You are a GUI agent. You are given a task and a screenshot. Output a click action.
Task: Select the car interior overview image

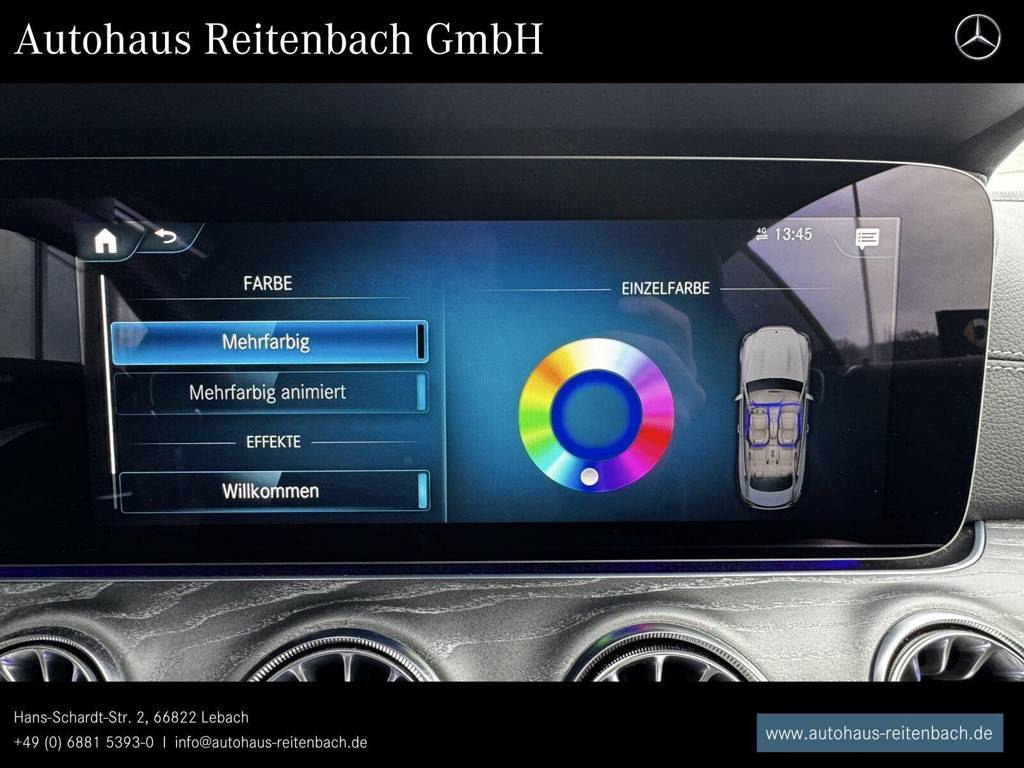point(774,417)
